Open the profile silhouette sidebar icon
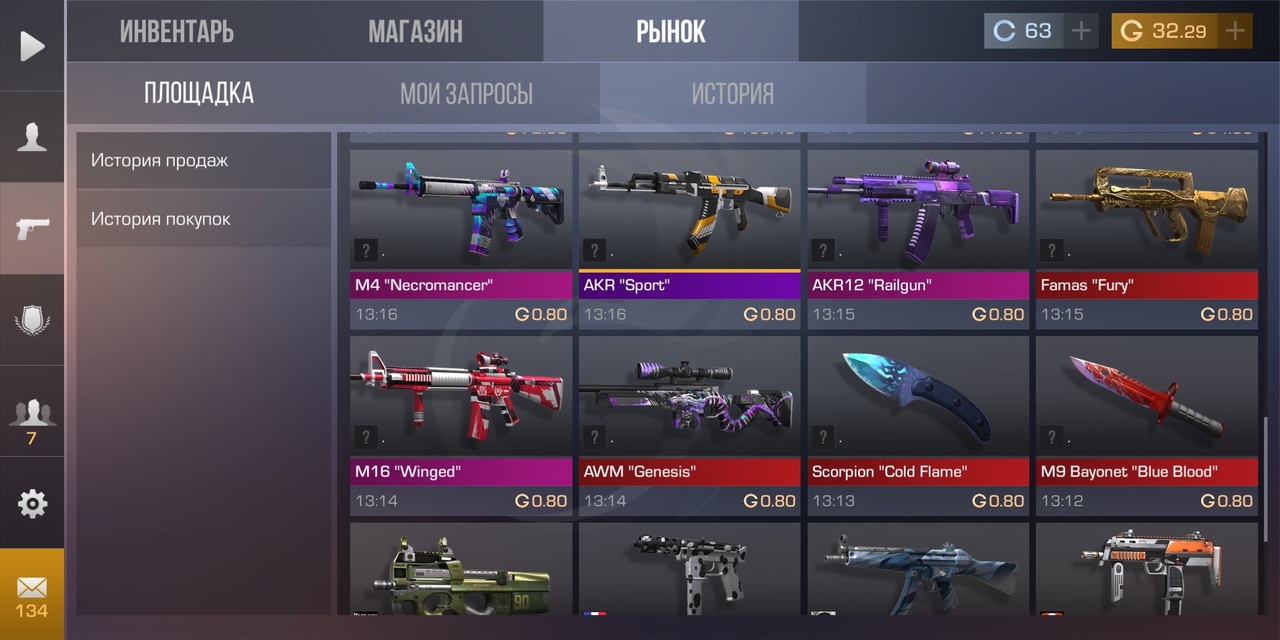The height and width of the screenshot is (640, 1280). point(32,137)
